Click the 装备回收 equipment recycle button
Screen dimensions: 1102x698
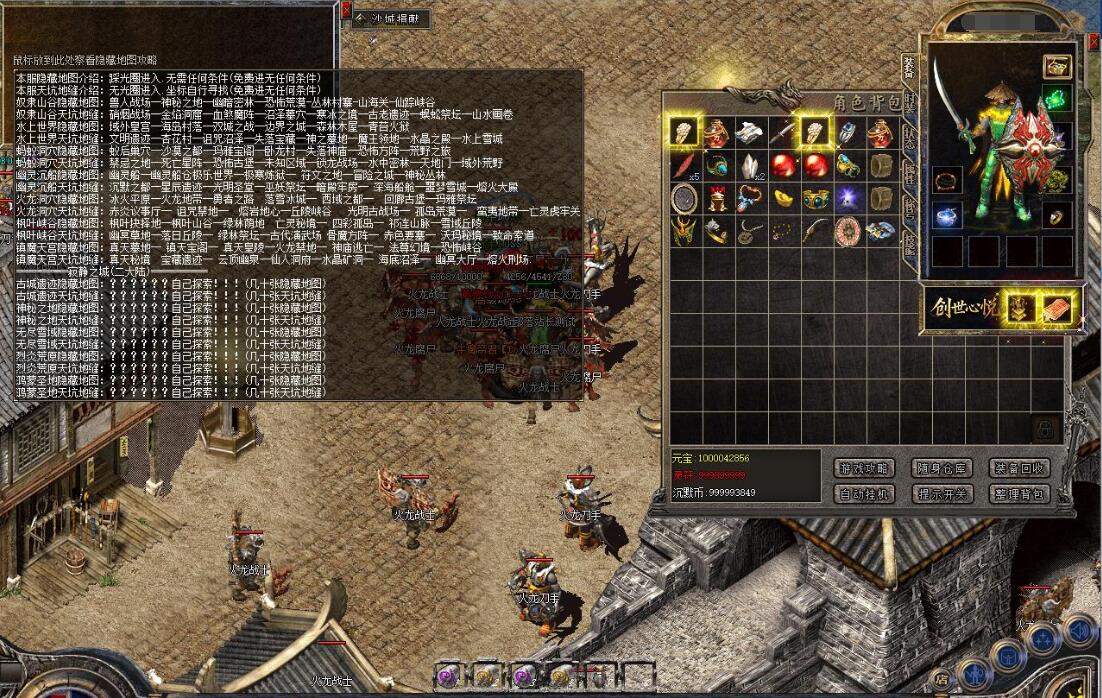coord(1019,468)
